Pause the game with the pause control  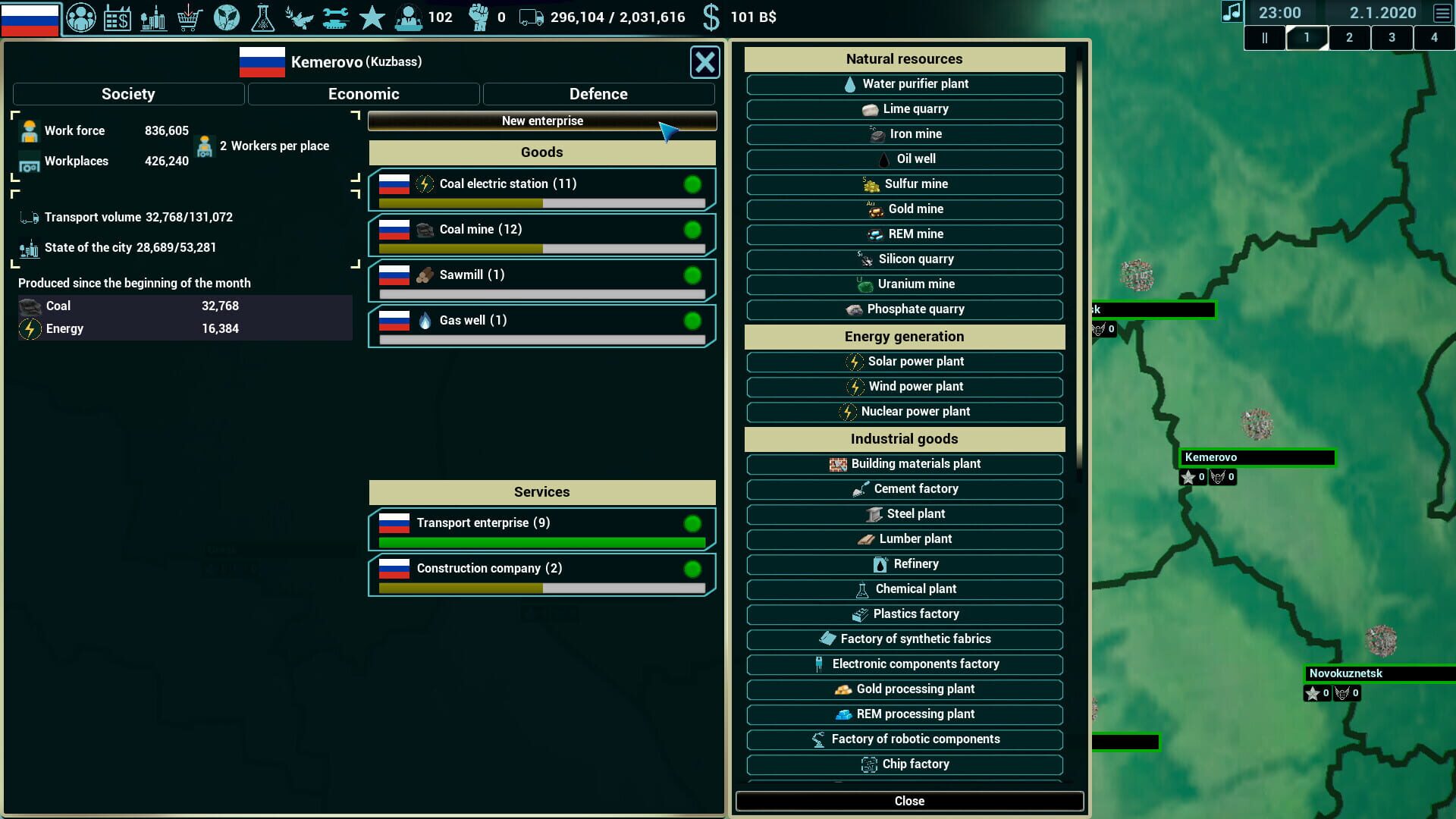1265,38
